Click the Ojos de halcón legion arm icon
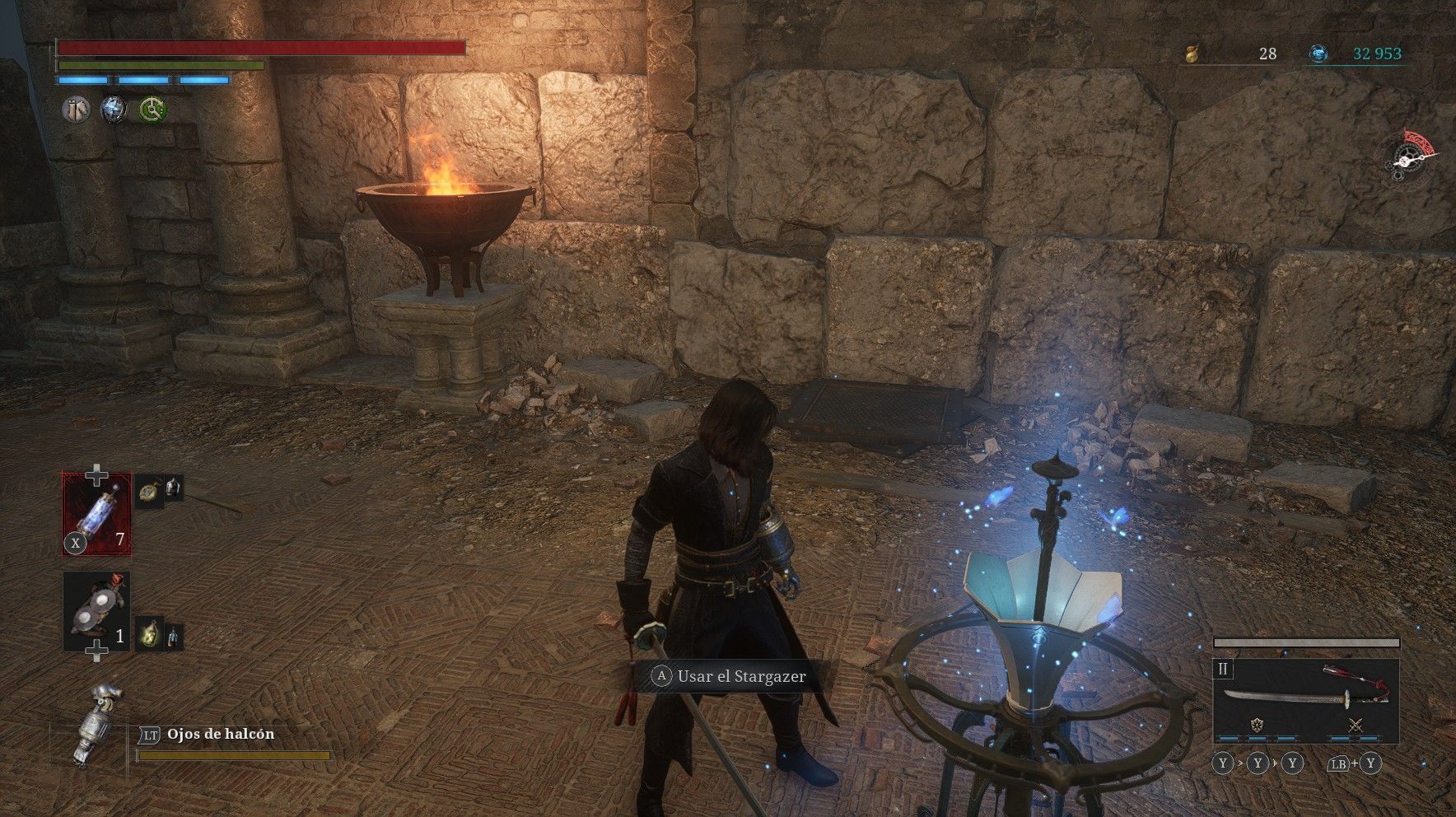This screenshot has width=1456, height=817. (x=96, y=725)
